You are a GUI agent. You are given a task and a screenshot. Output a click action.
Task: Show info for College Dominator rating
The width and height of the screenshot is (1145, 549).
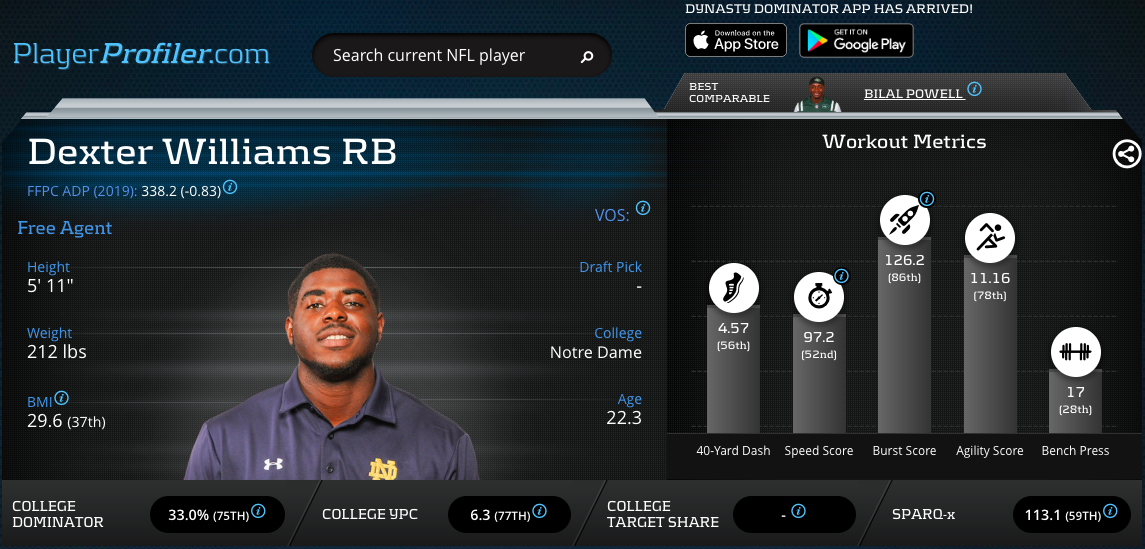tap(258, 511)
